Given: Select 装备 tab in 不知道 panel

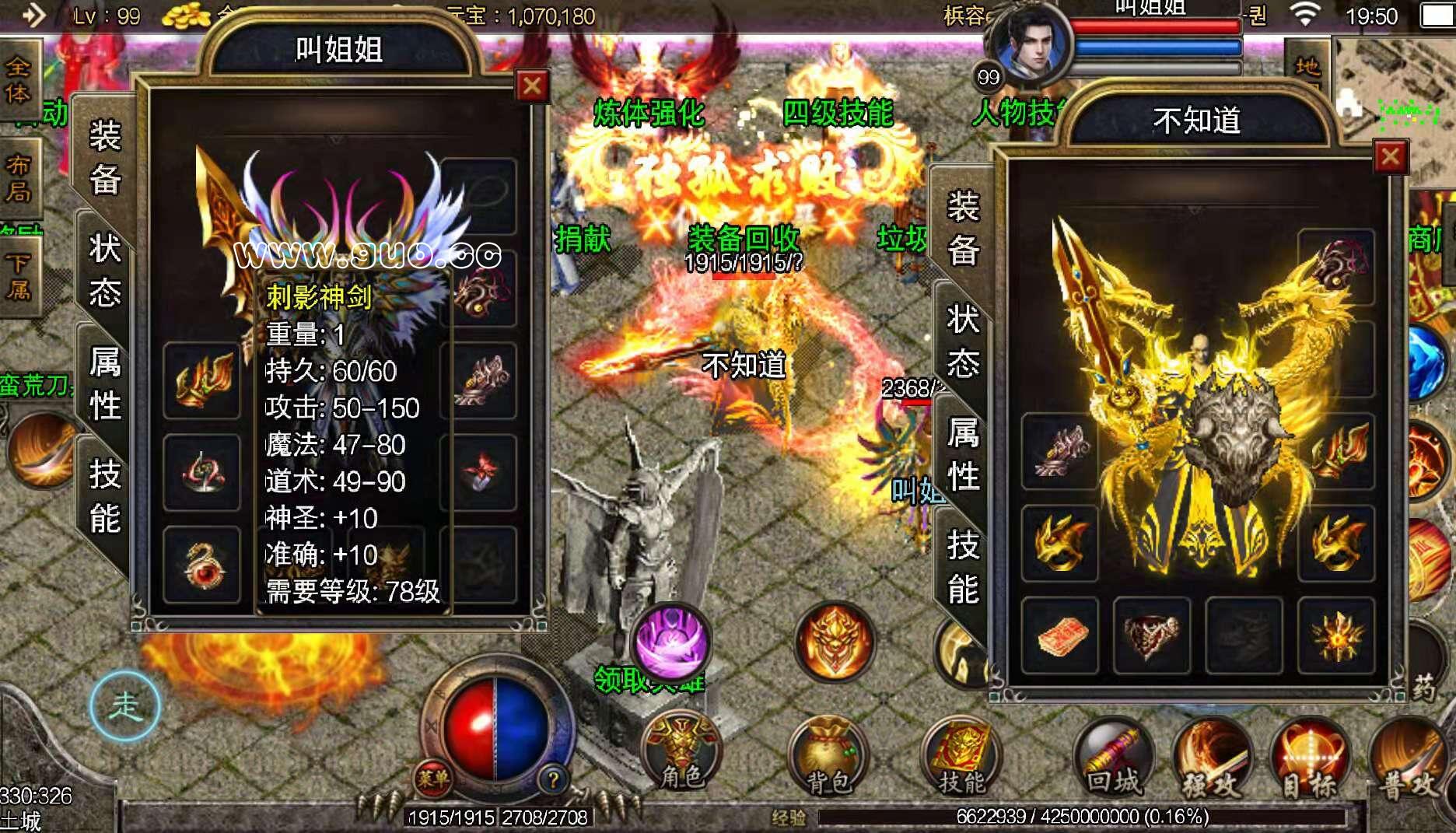Looking at the screenshot, I should click(963, 229).
